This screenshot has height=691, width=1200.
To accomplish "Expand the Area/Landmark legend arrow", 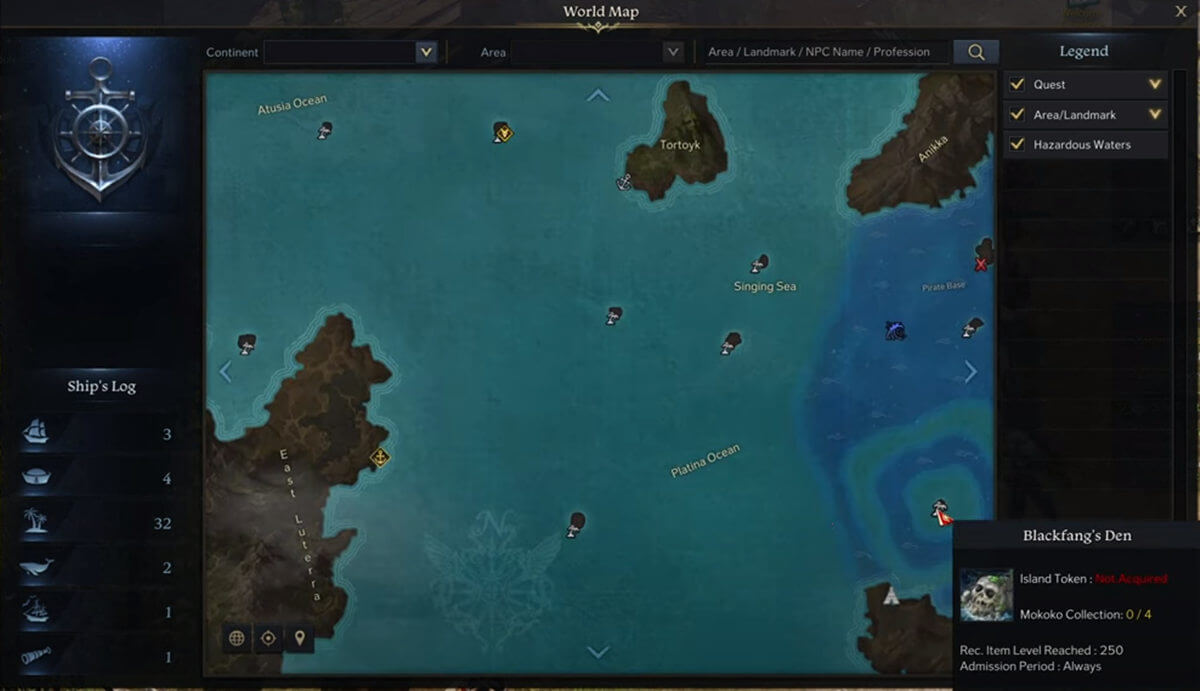I will [1155, 115].
